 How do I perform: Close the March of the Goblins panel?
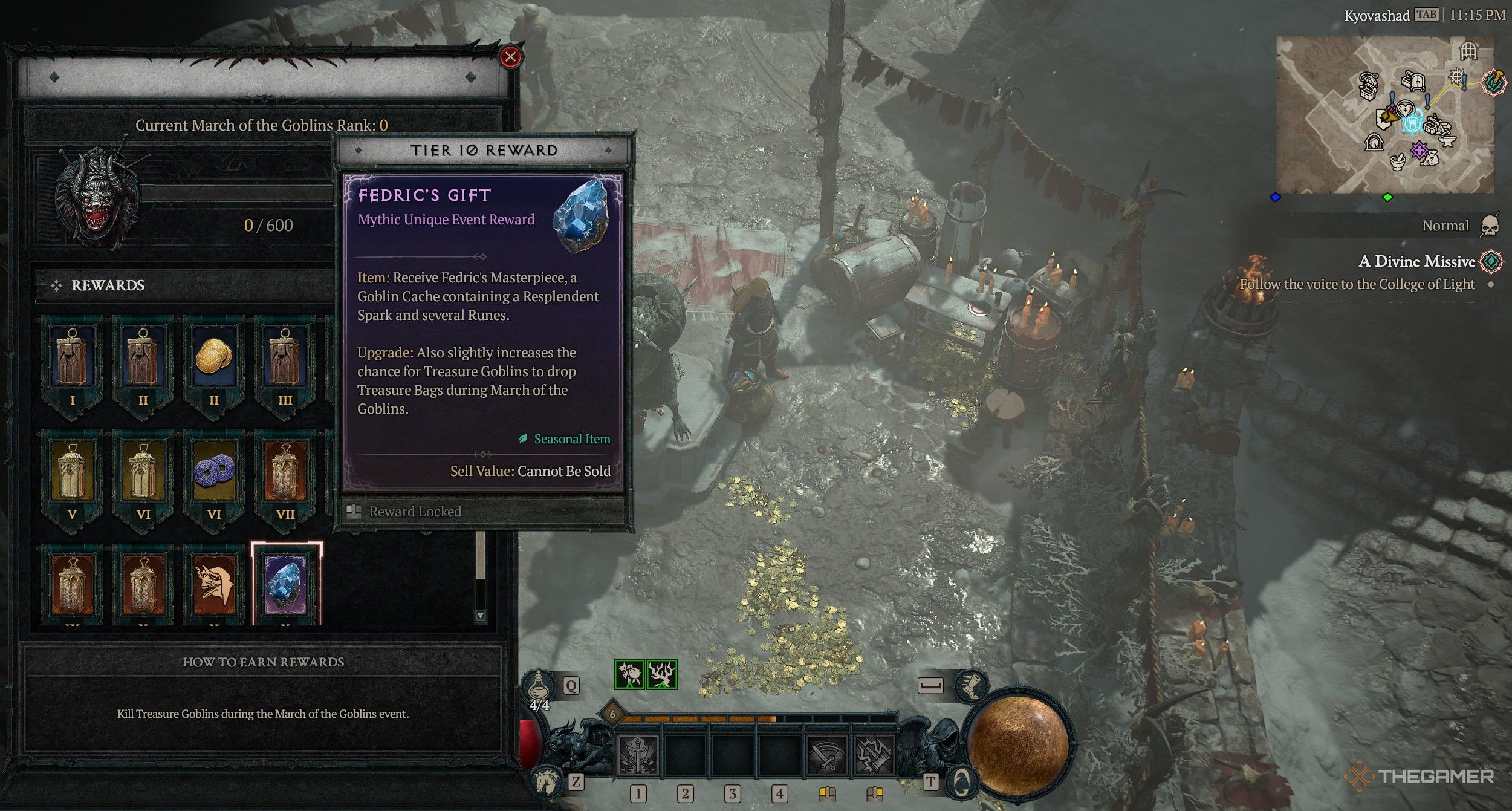pos(510,57)
